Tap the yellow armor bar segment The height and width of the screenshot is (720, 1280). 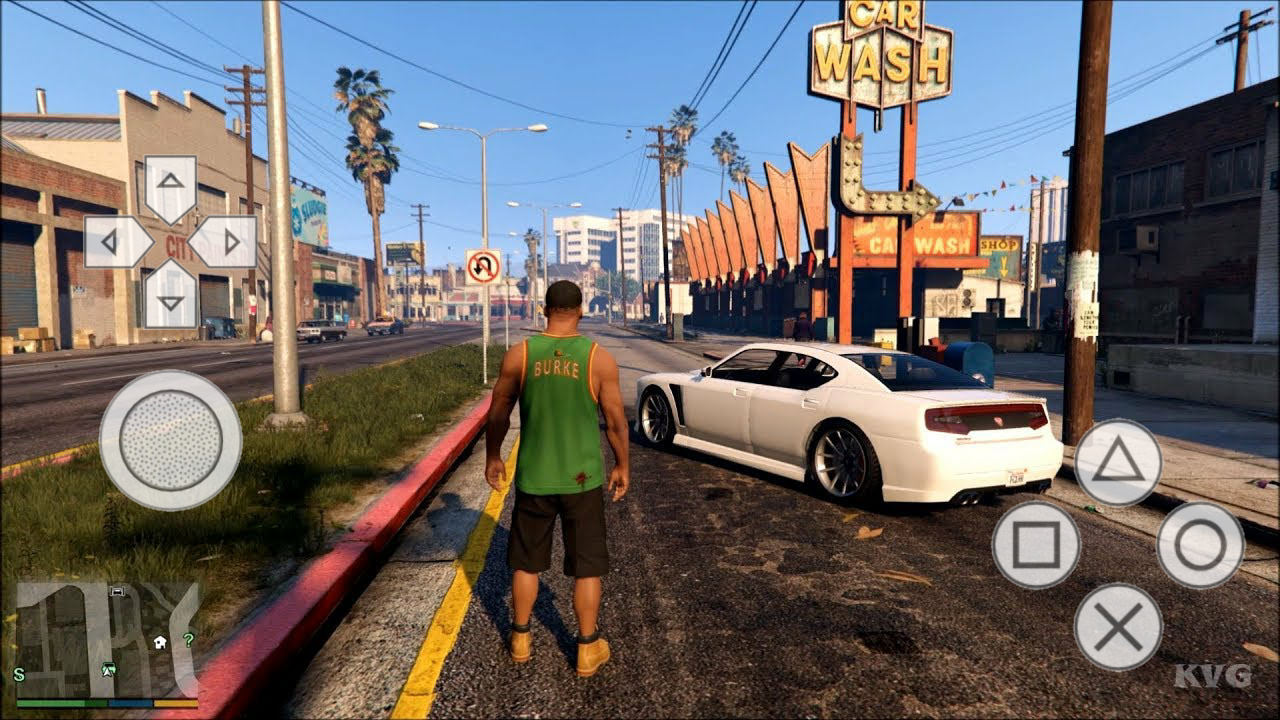point(175,703)
